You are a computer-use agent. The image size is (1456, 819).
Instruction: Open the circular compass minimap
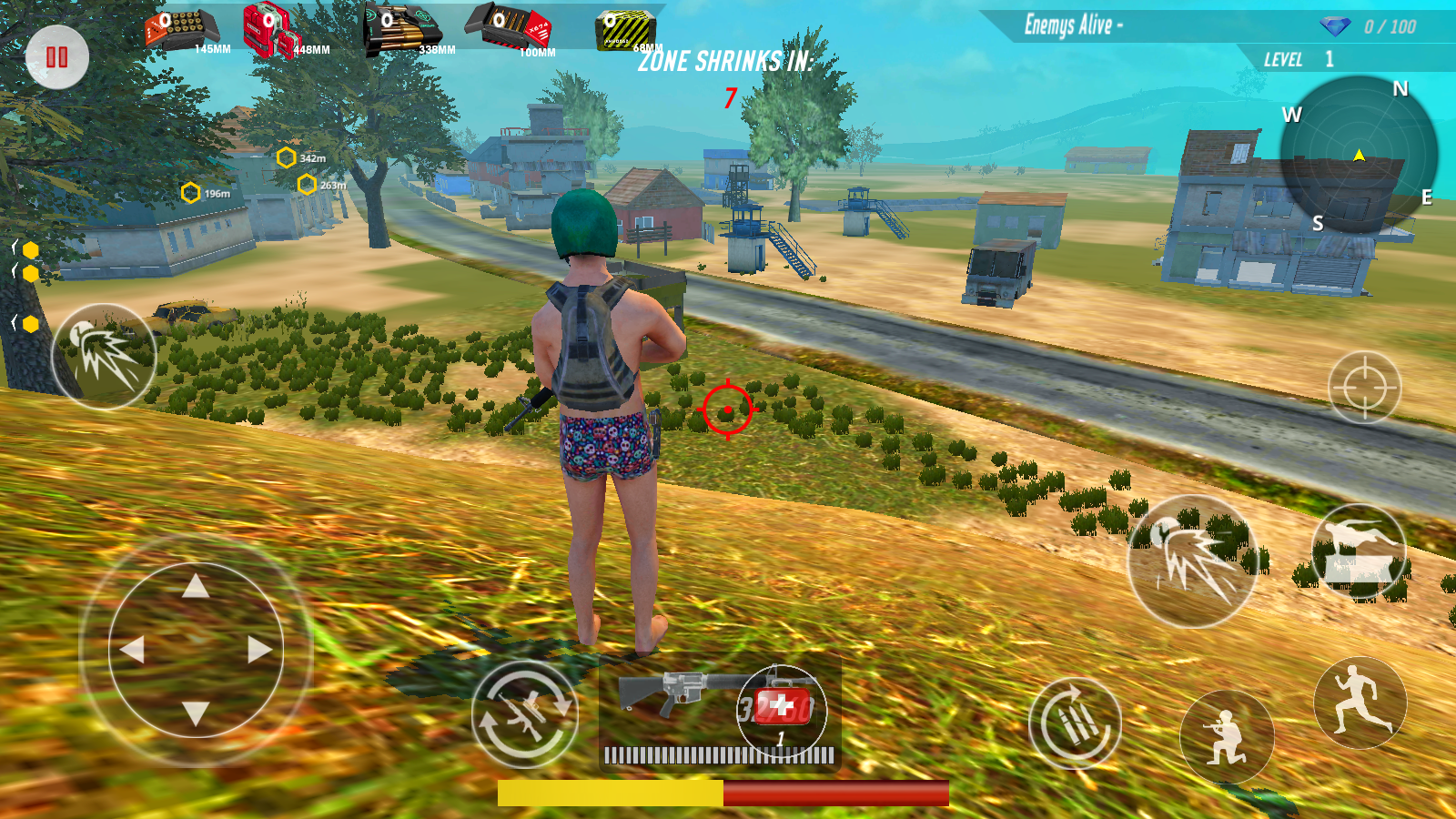[1358, 155]
